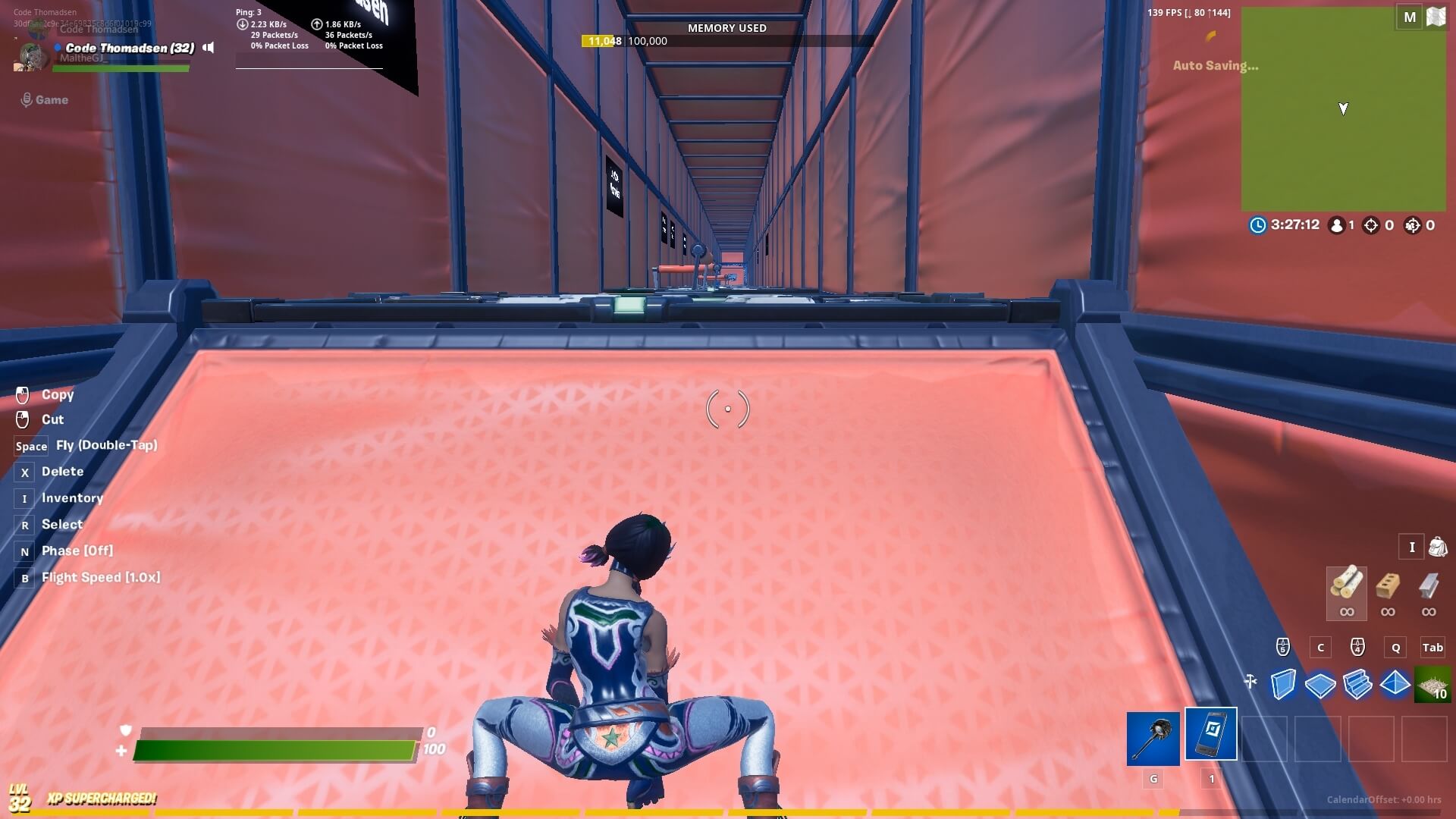Activate Cut in the options list
Screen dimensions: 1456x819
click(x=51, y=419)
